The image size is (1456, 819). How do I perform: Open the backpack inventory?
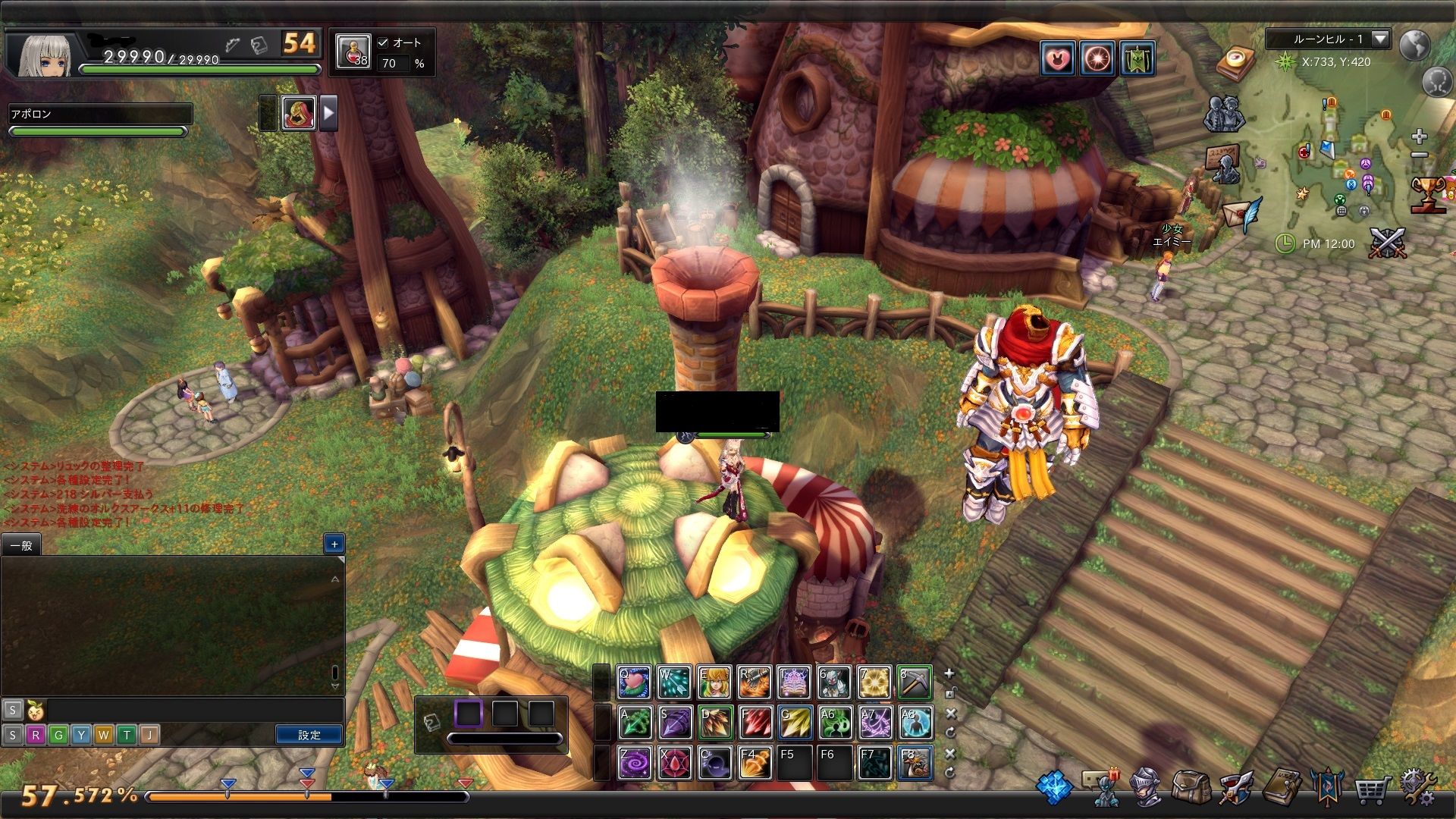[x=1191, y=787]
